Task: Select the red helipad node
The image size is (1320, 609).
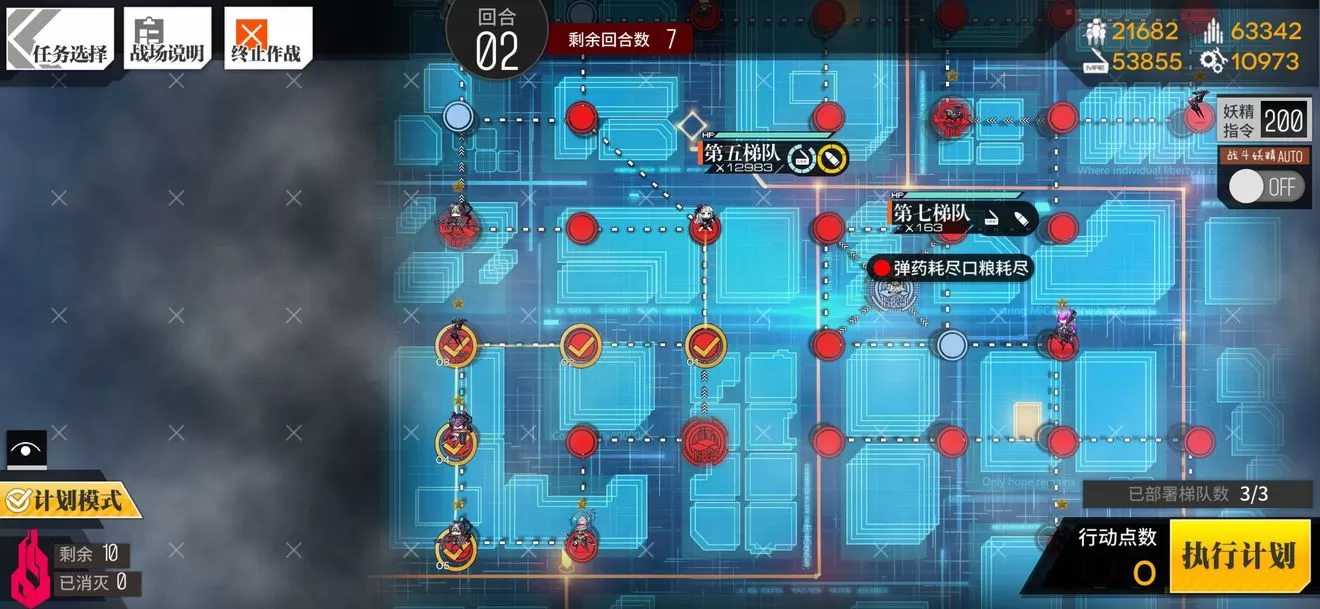Action: (x=706, y=441)
